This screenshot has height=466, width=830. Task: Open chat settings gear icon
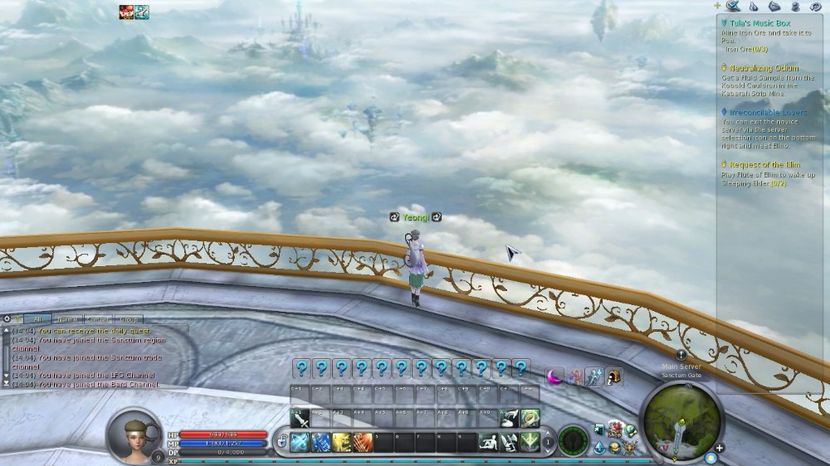7,319
